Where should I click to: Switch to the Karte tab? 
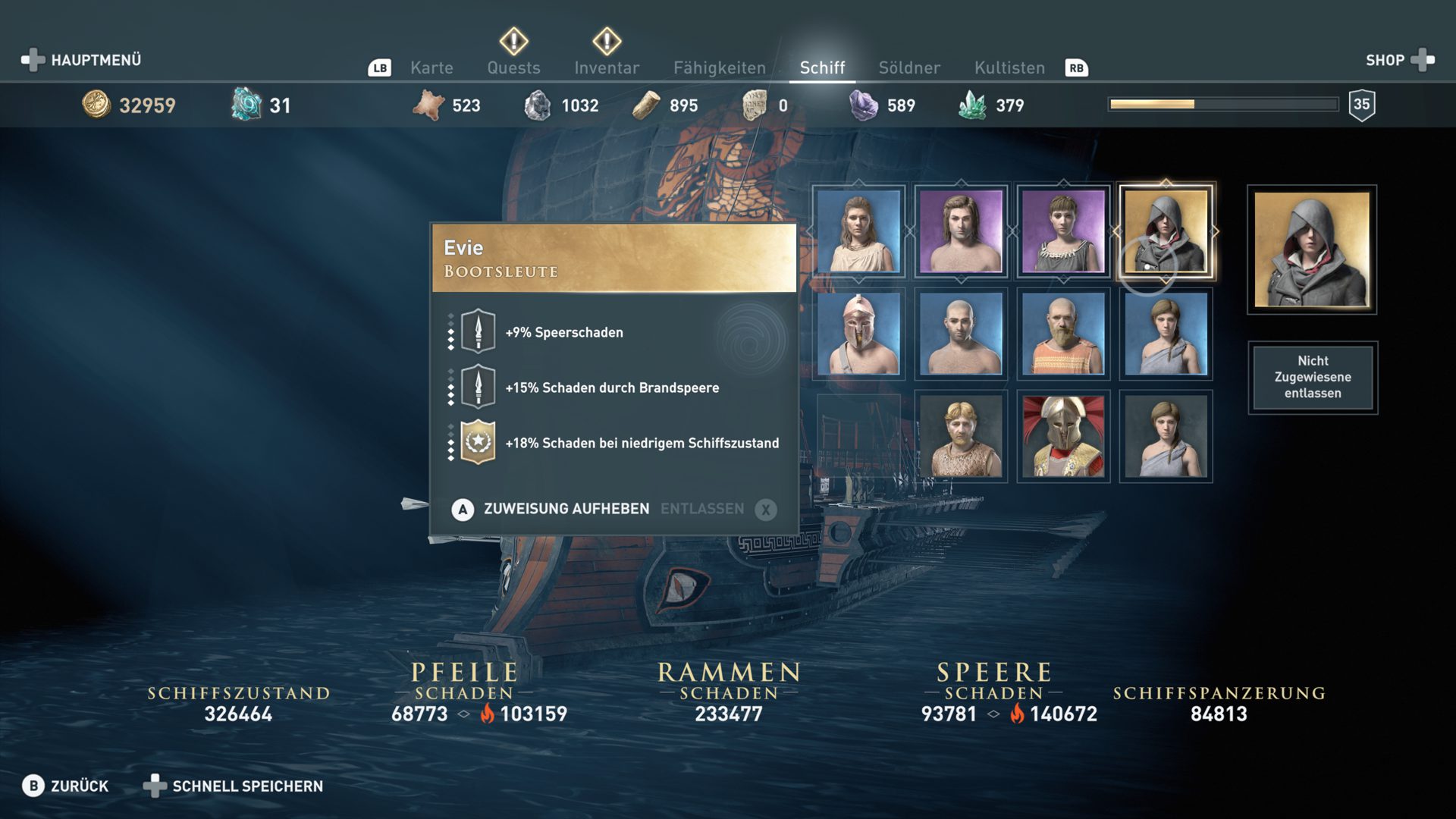431,67
